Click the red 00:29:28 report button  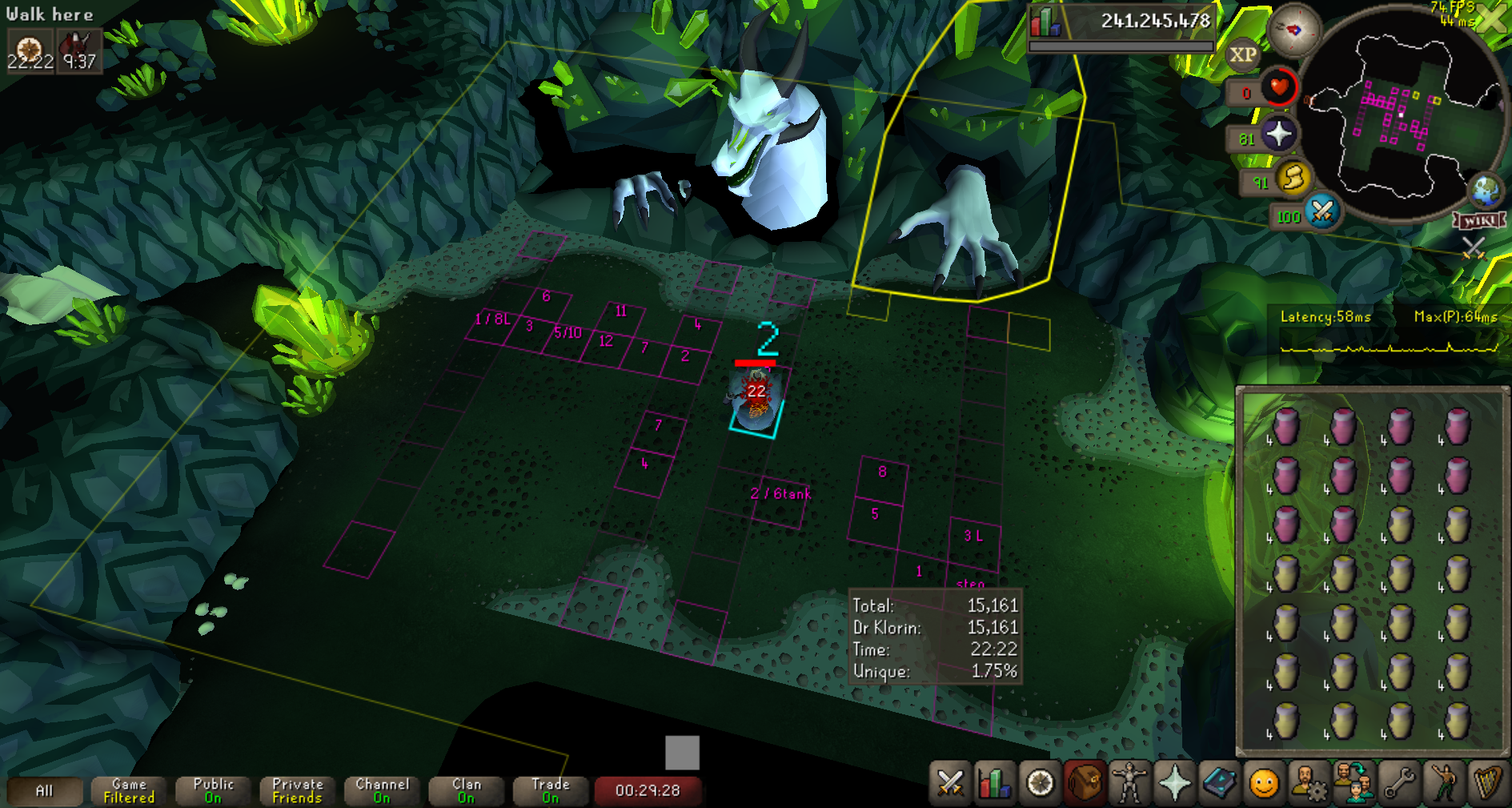point(648,790)
